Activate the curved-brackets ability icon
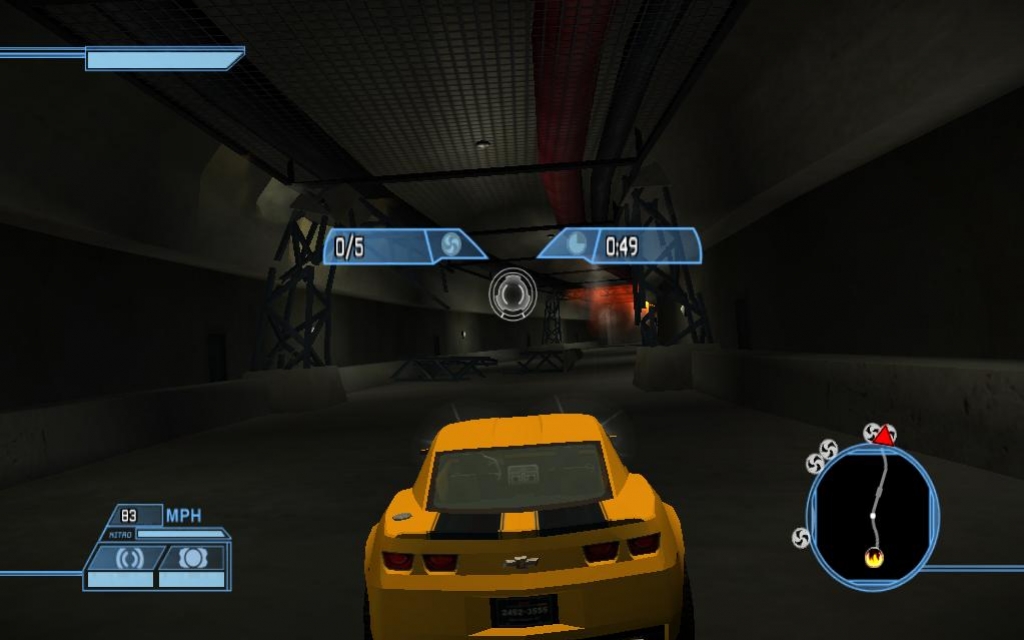 (126, 558)
